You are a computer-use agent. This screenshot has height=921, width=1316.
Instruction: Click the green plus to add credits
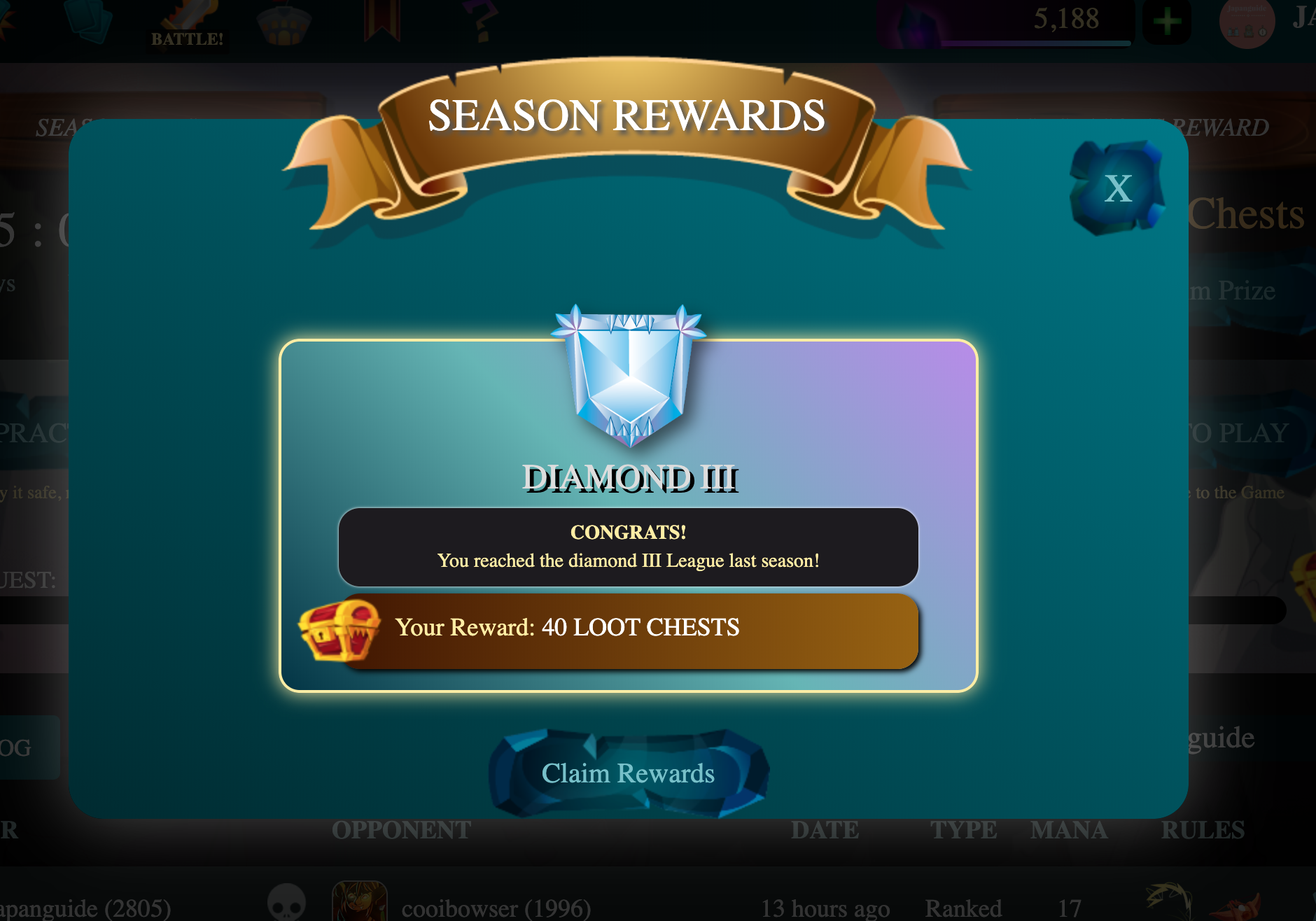[x=1166, y=21]
